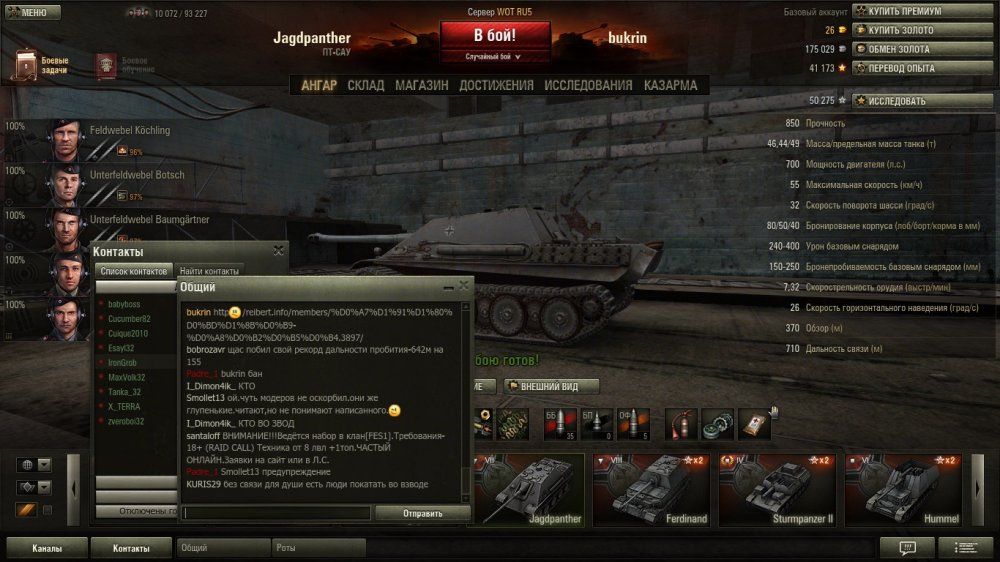Open the «ИССЛЕДОВАНИЯ» research tab
The height and width of the screenshot is (562, 1000).
coord(588,86)
